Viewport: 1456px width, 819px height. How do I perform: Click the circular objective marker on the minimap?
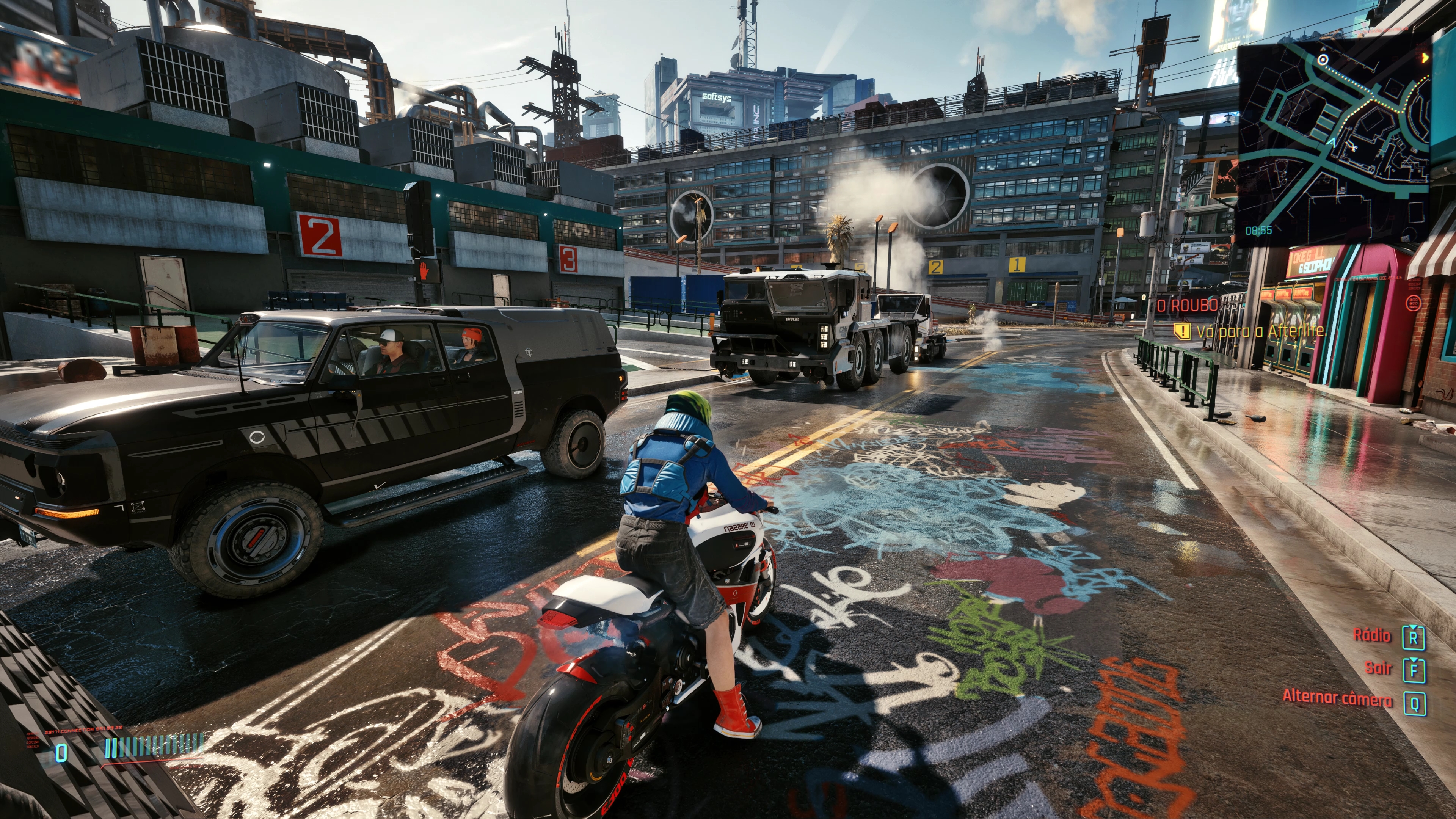coord(1323,60)
